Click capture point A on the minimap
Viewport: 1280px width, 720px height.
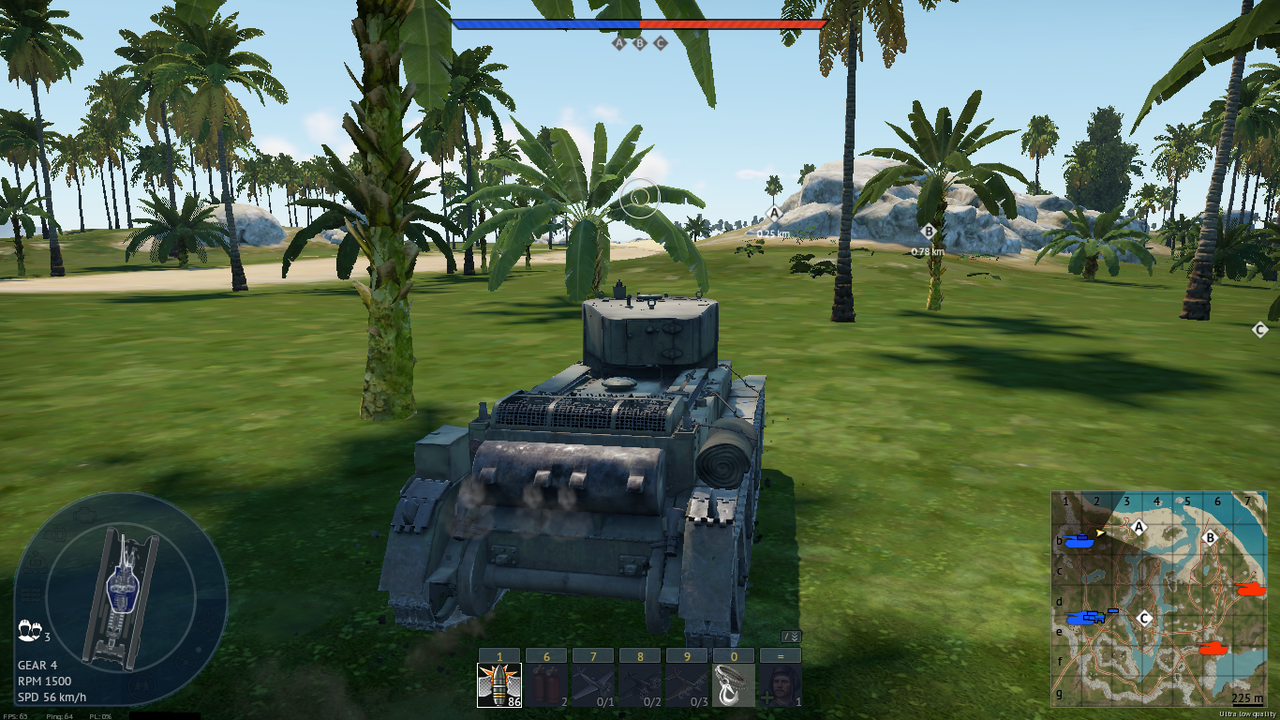pyautogui.click(x=1138, y=527)
